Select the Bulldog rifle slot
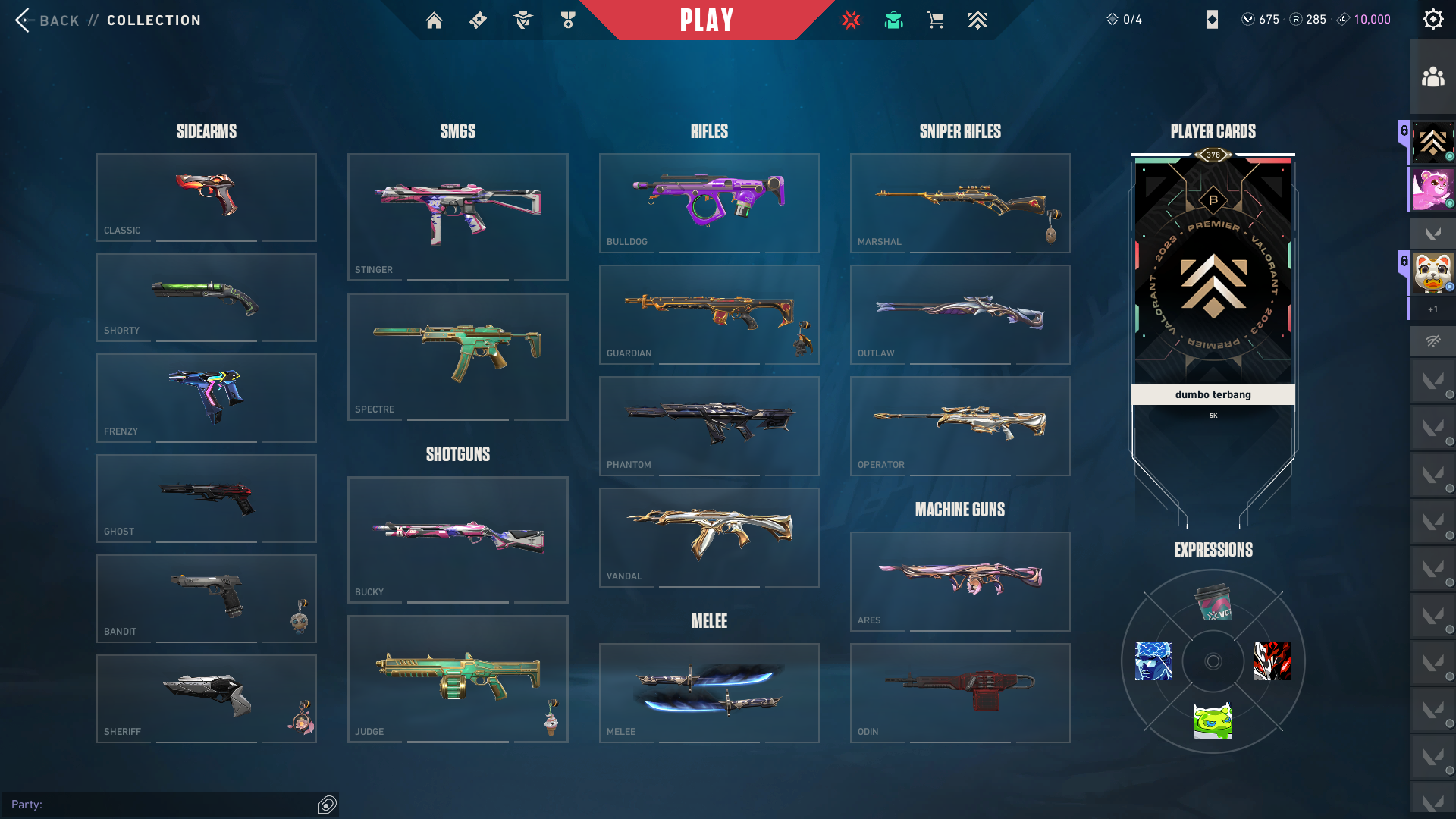 click(x=709, y=202)
